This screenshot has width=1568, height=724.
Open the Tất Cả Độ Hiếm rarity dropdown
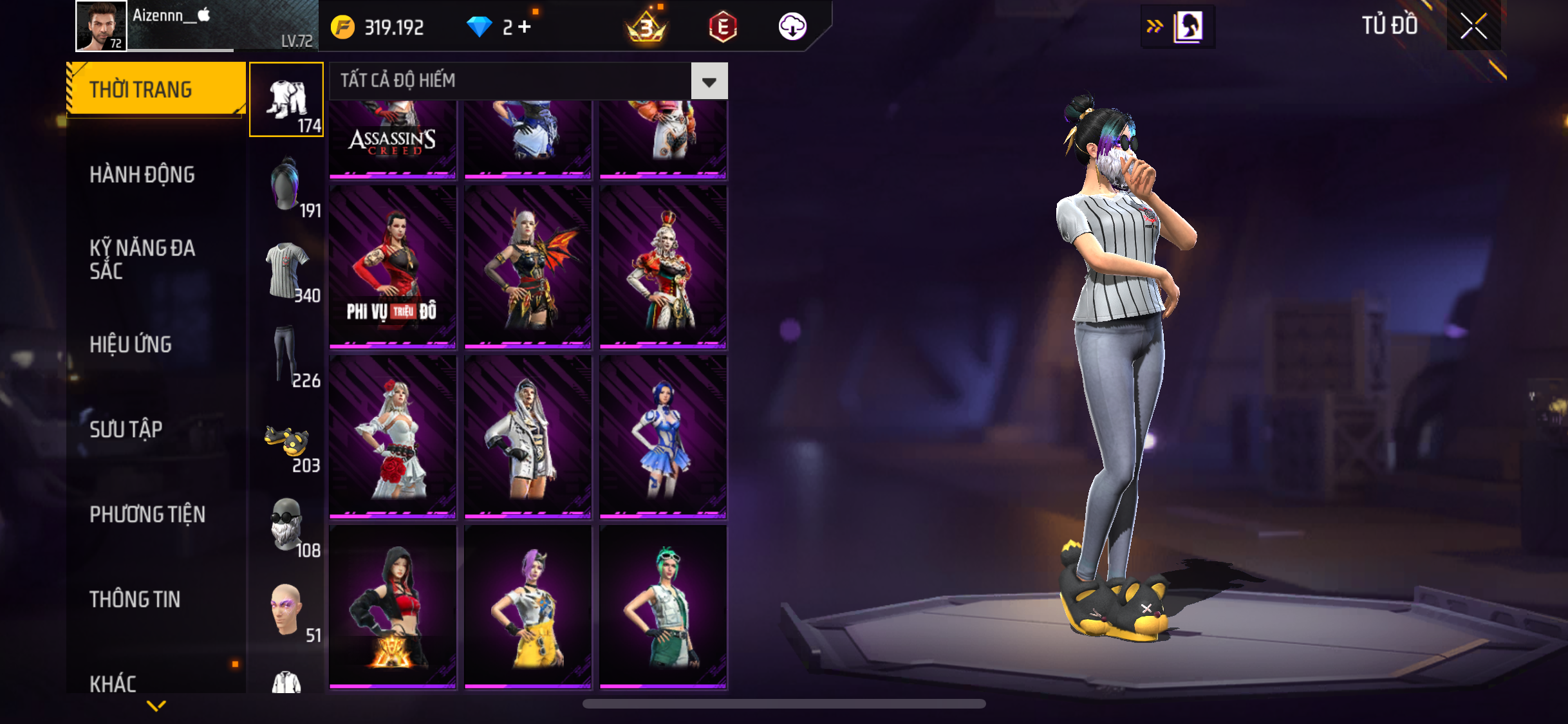709,81
